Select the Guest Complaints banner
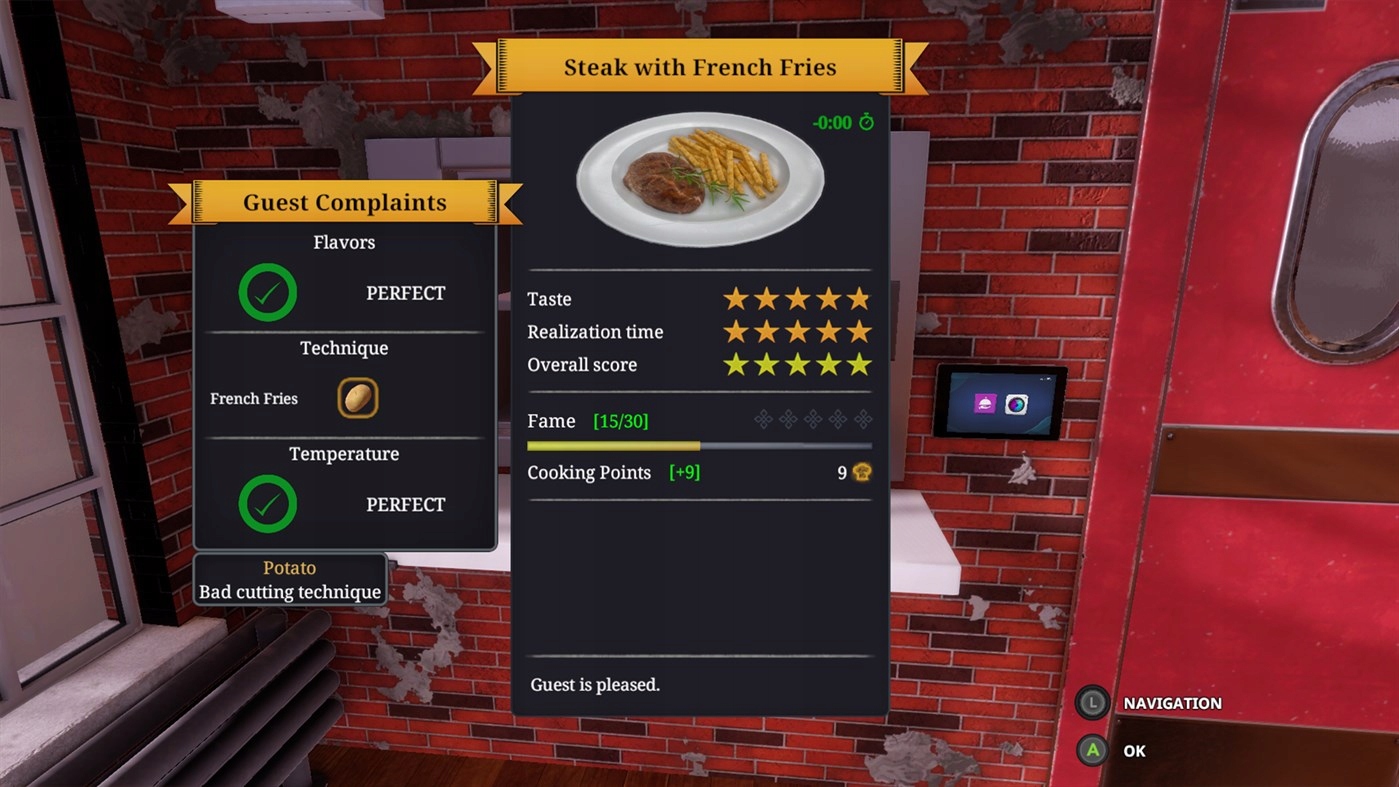This screenshot has height=787, width=1399. pos(344,202)
